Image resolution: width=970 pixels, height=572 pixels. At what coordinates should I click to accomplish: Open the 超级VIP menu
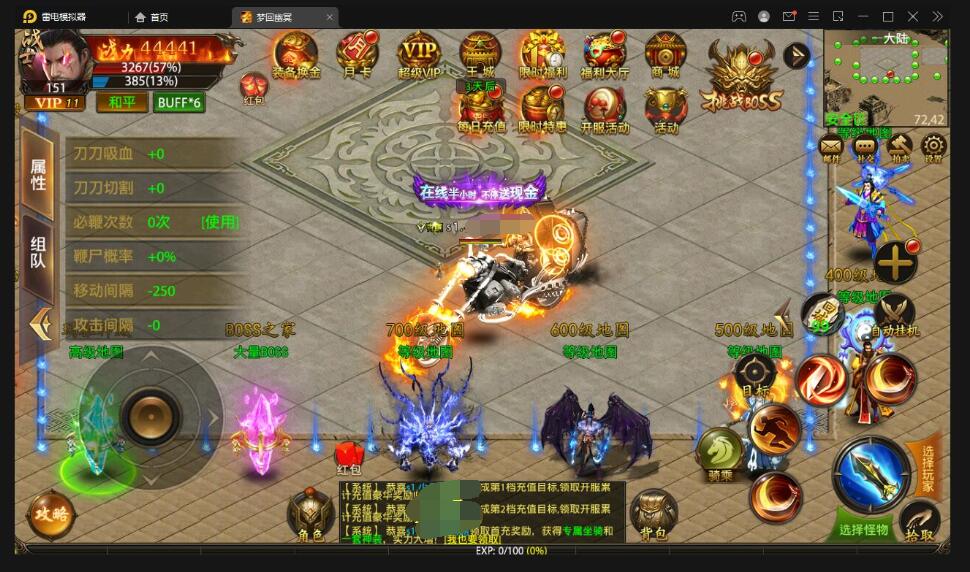click(419, 53)
